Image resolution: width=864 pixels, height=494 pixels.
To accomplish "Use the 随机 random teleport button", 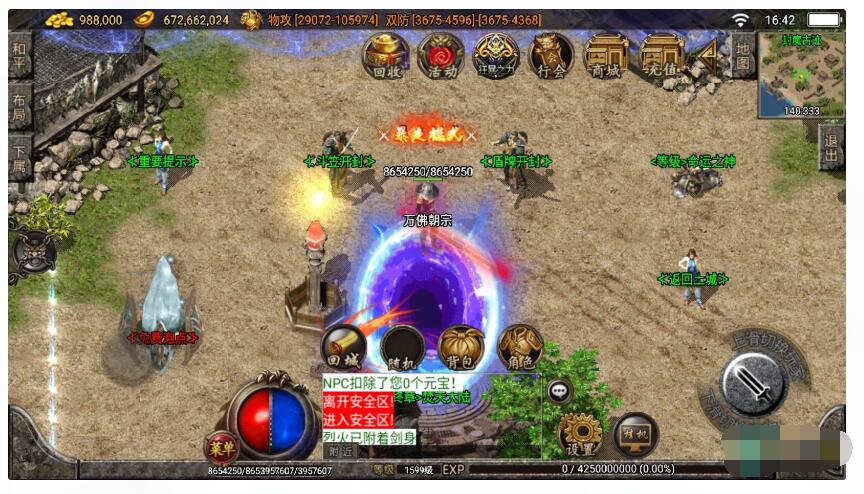I will 402,347.
